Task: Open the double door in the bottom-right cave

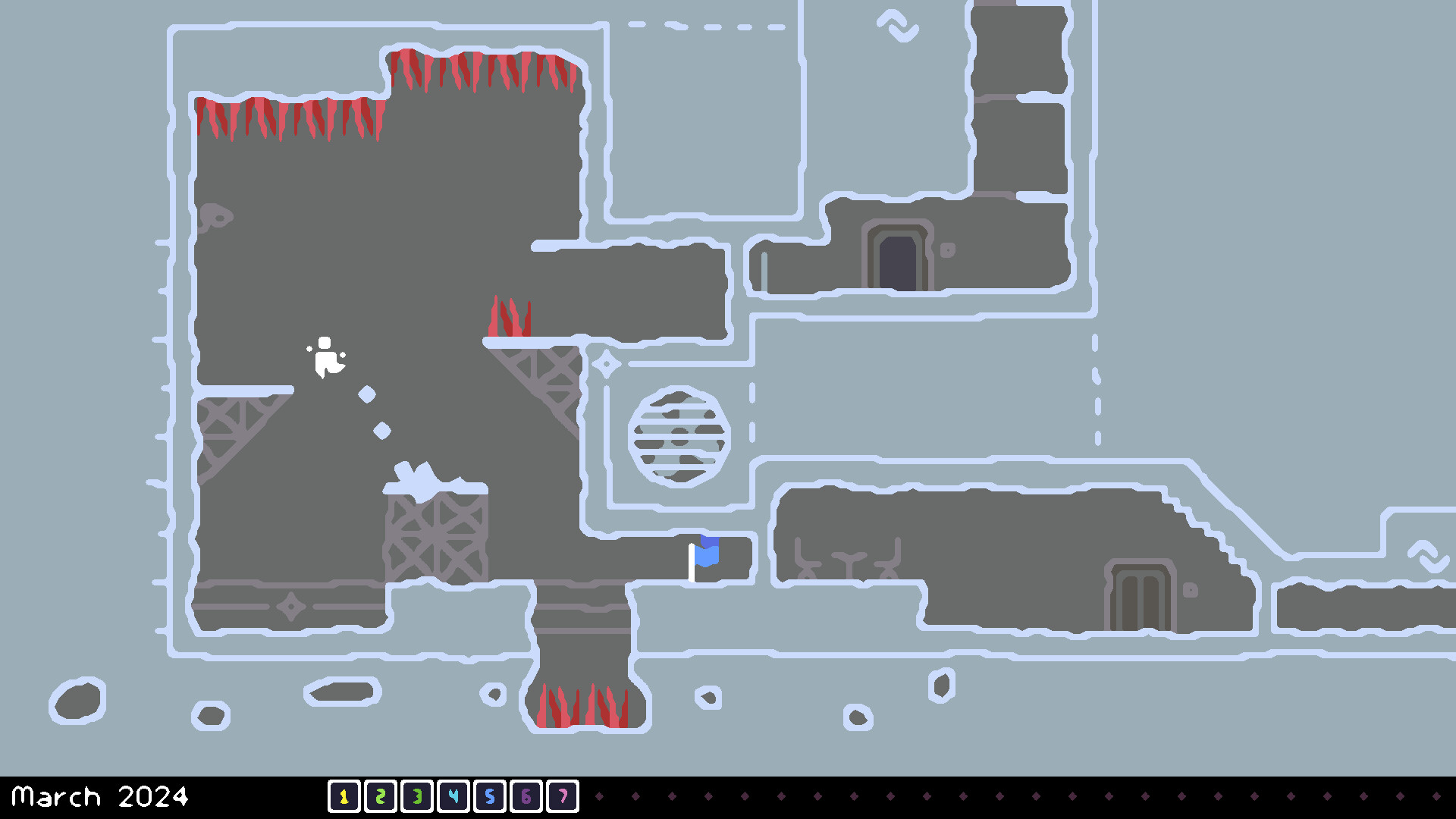Action: (1141, 603)
